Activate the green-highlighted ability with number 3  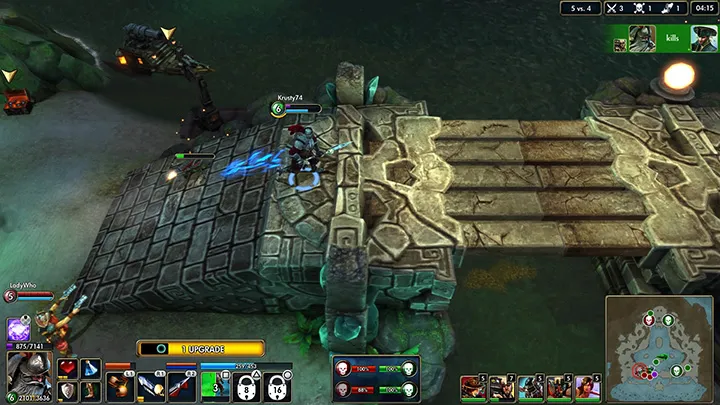[x=215, y=386]
